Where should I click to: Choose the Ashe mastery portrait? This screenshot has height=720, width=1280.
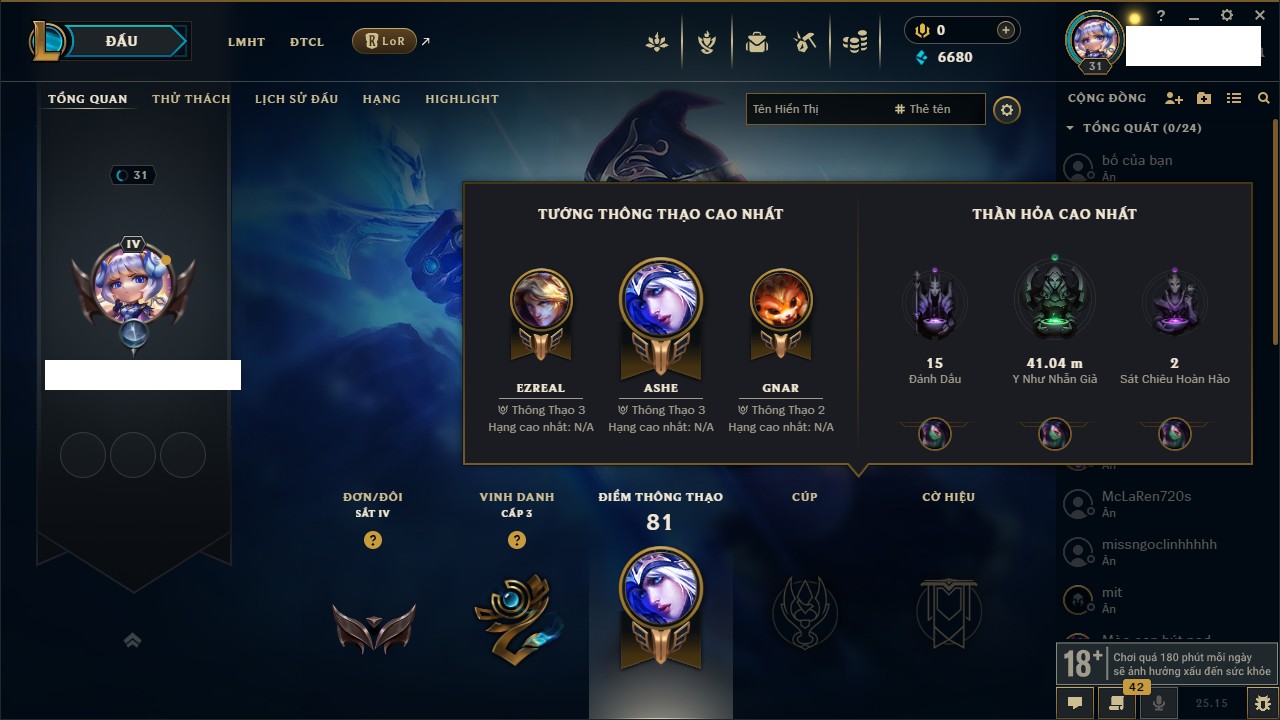[661, 302]
